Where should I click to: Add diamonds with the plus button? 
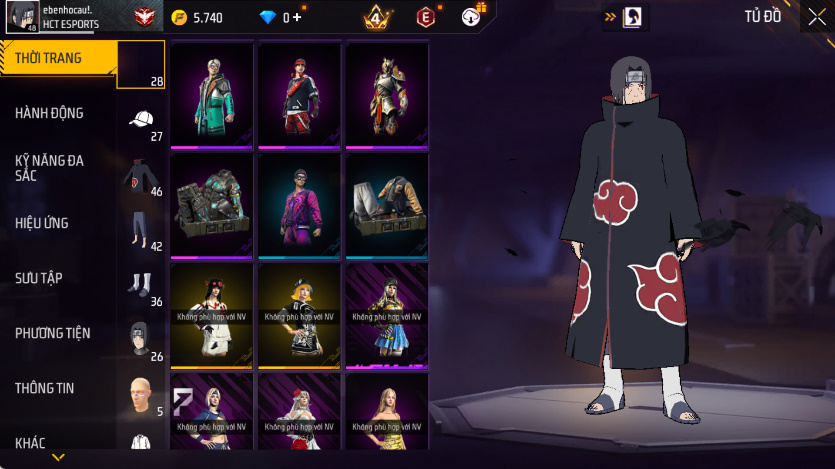tap(297, 17)
